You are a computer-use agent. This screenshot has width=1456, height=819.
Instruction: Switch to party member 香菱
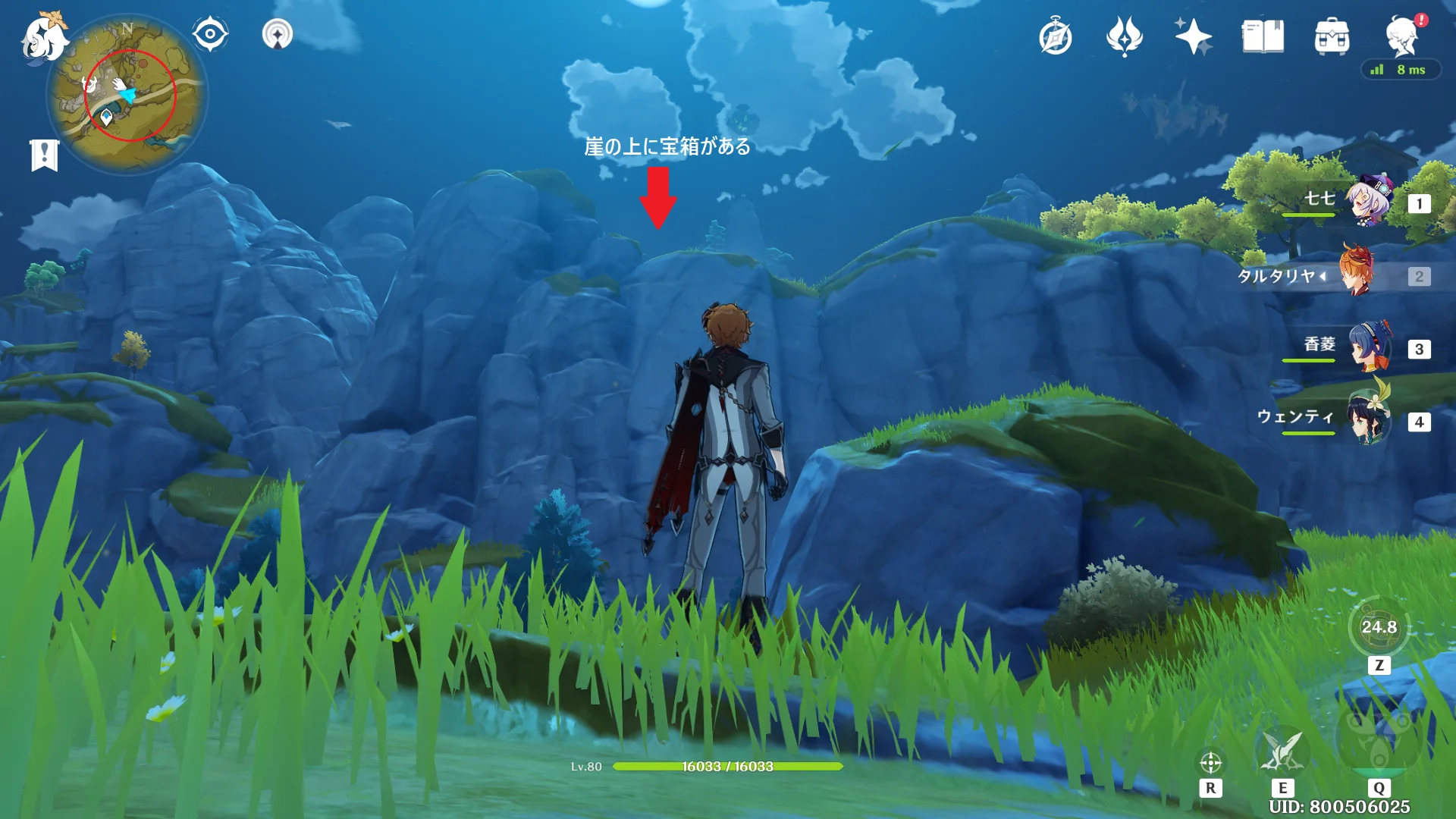(x=1370, y=347)
